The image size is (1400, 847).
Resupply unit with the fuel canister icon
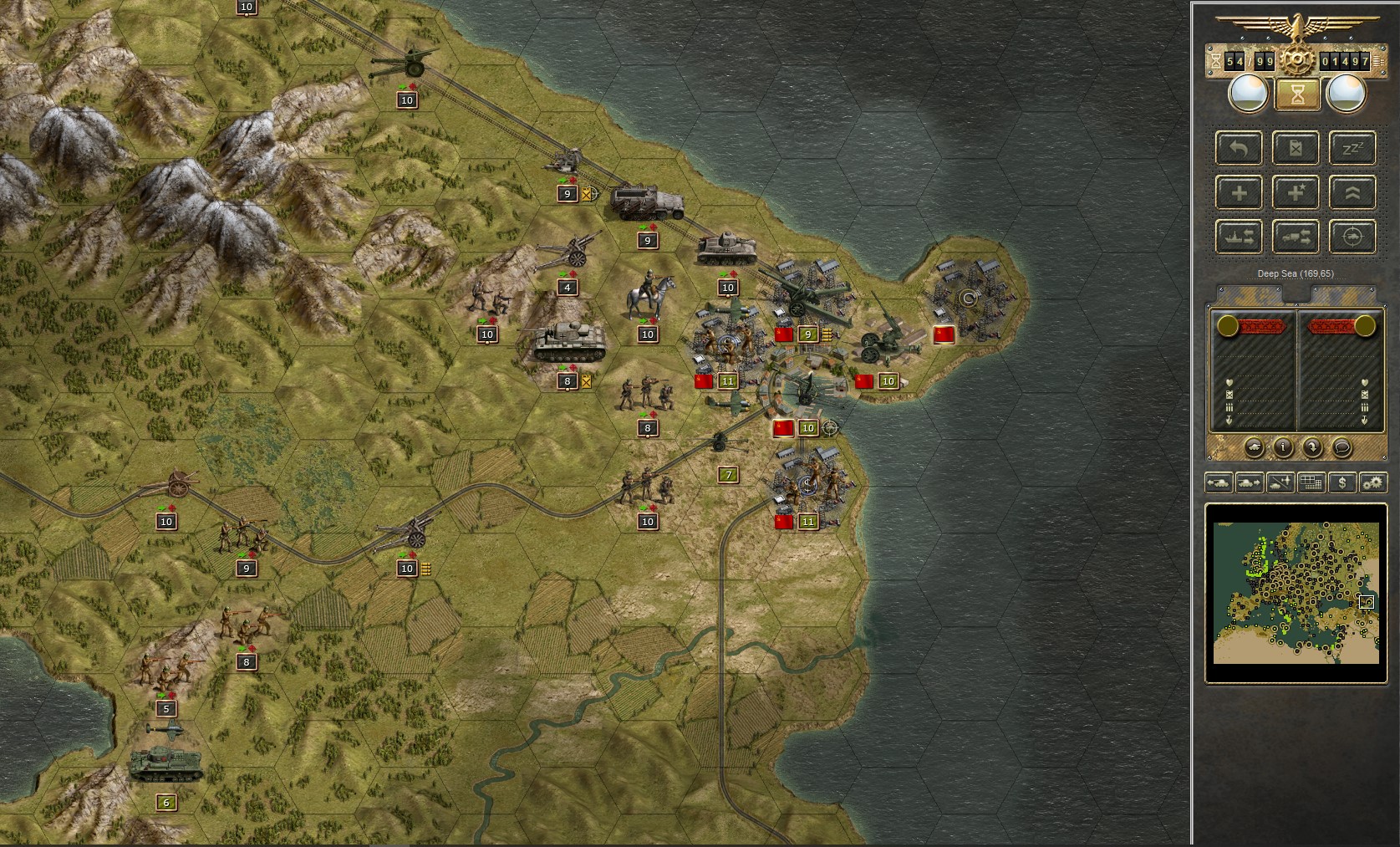1296,148
